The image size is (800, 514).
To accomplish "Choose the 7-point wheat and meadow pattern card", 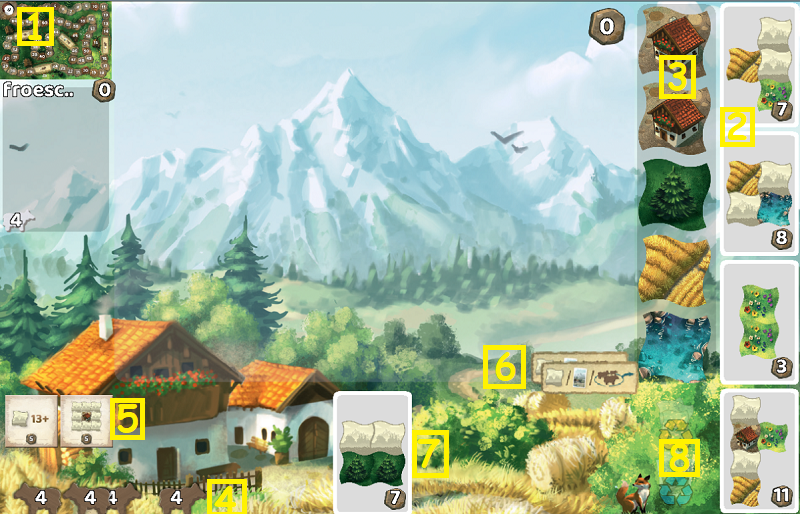I will (x=757, y=65).
